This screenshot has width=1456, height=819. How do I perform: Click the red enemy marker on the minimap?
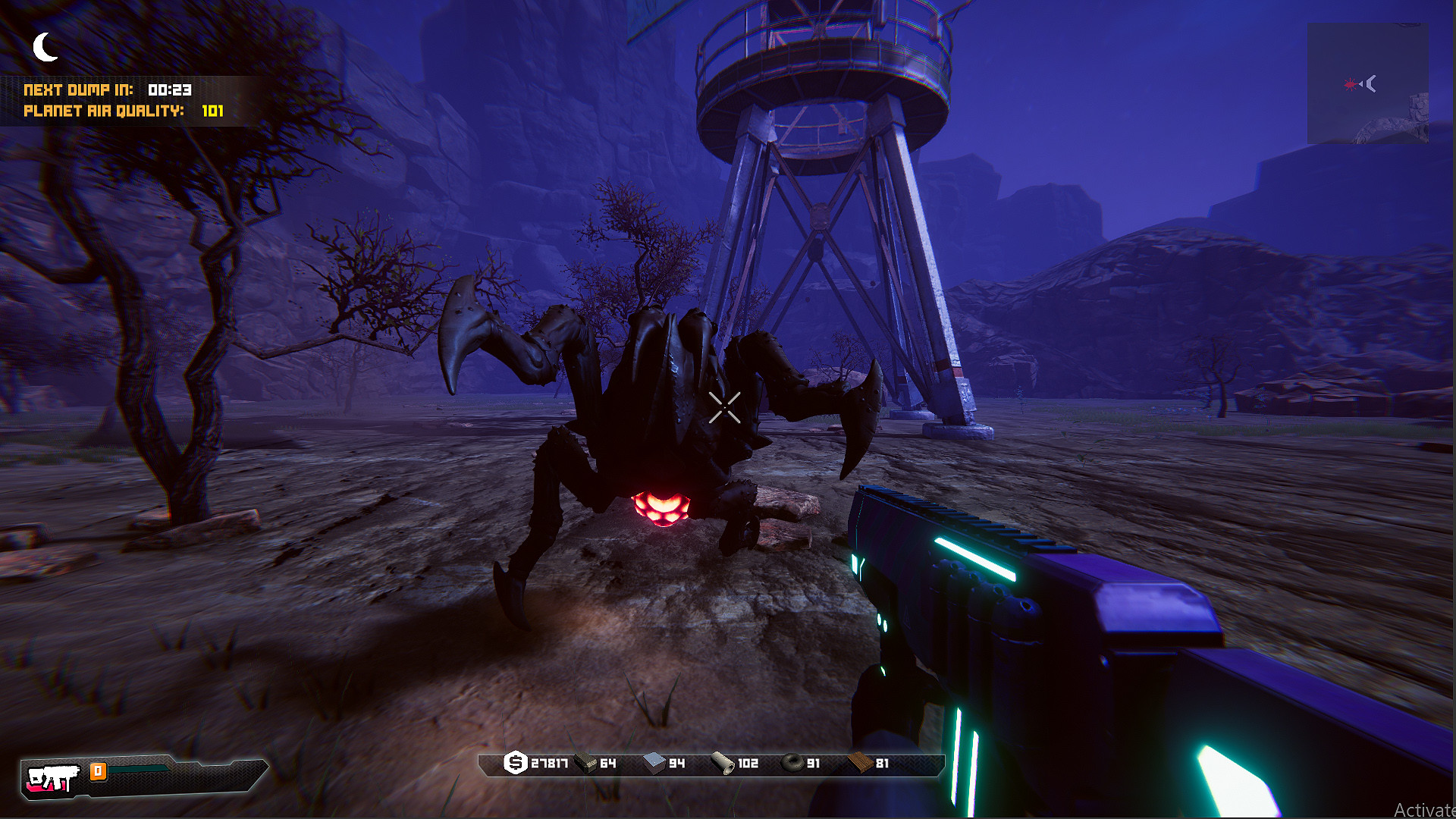[1350, 85]
